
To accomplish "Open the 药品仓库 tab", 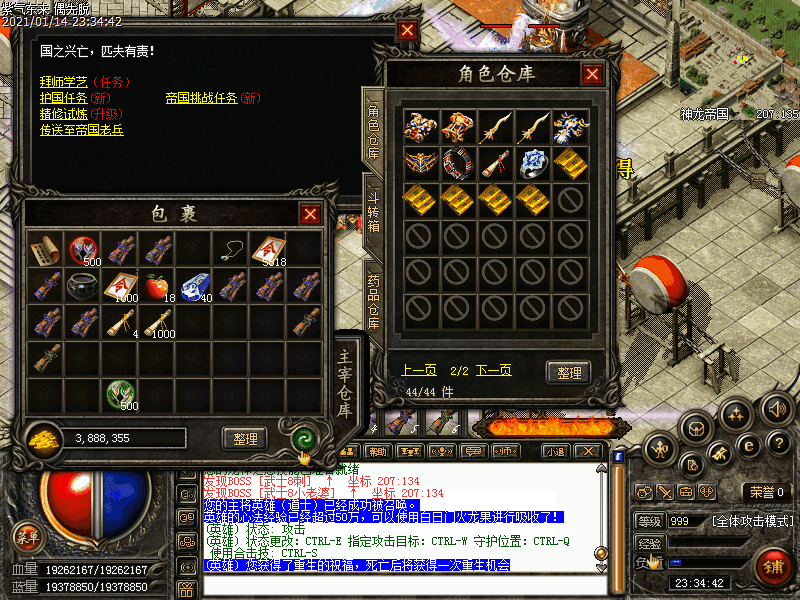I will [374, 300].
